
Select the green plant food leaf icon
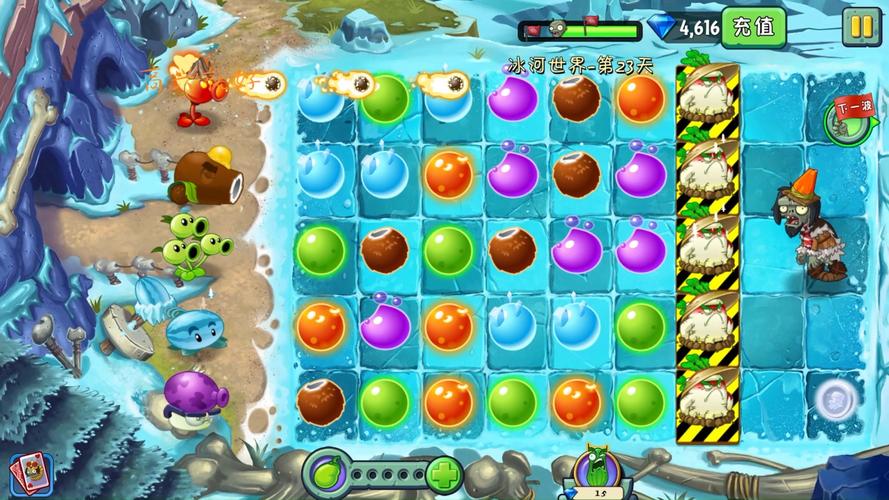[x=328, y=473]
